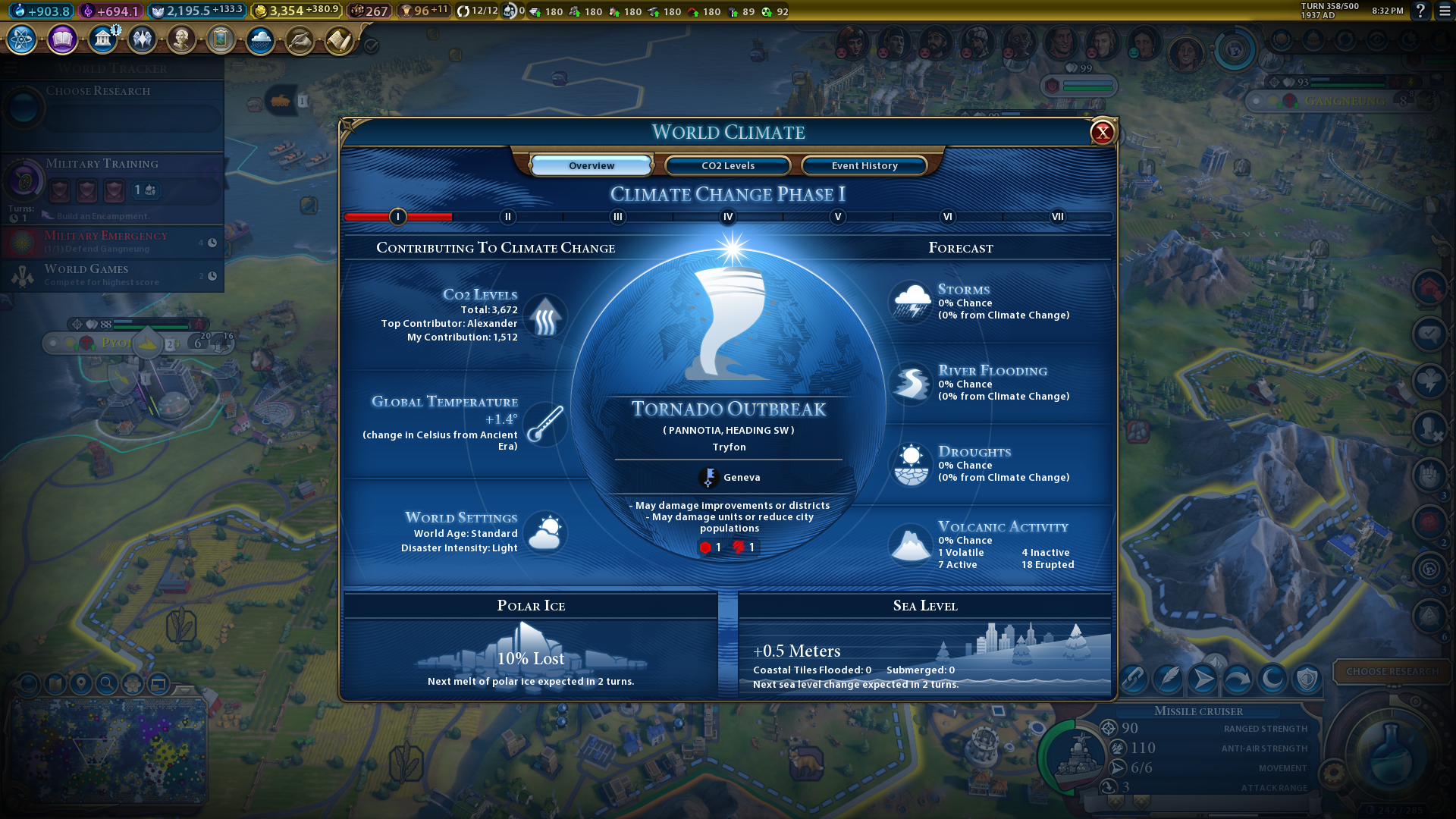1456x819 pixels.
Task: Open the World Climate rain cloud icon
Action: (x=260, y=39)
